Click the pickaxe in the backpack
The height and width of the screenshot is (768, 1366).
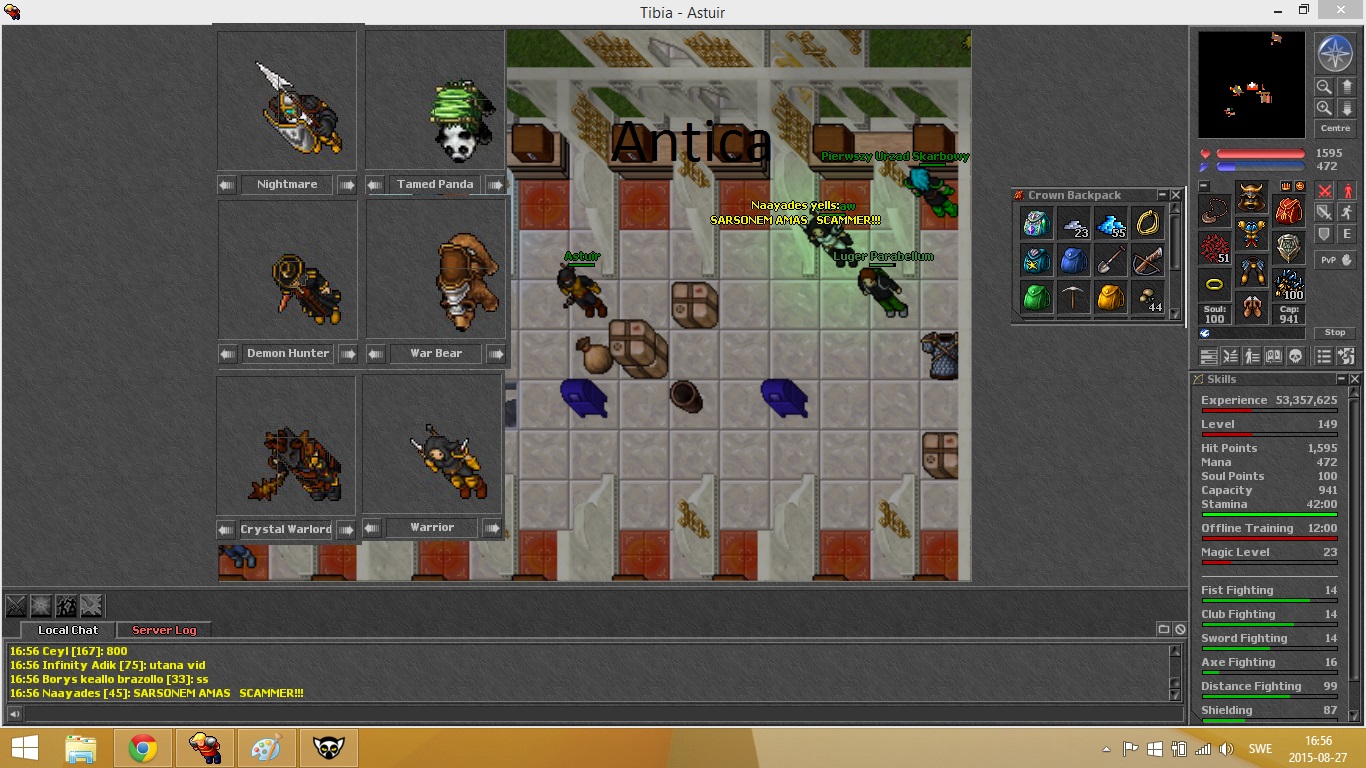tap(1073, 297)
